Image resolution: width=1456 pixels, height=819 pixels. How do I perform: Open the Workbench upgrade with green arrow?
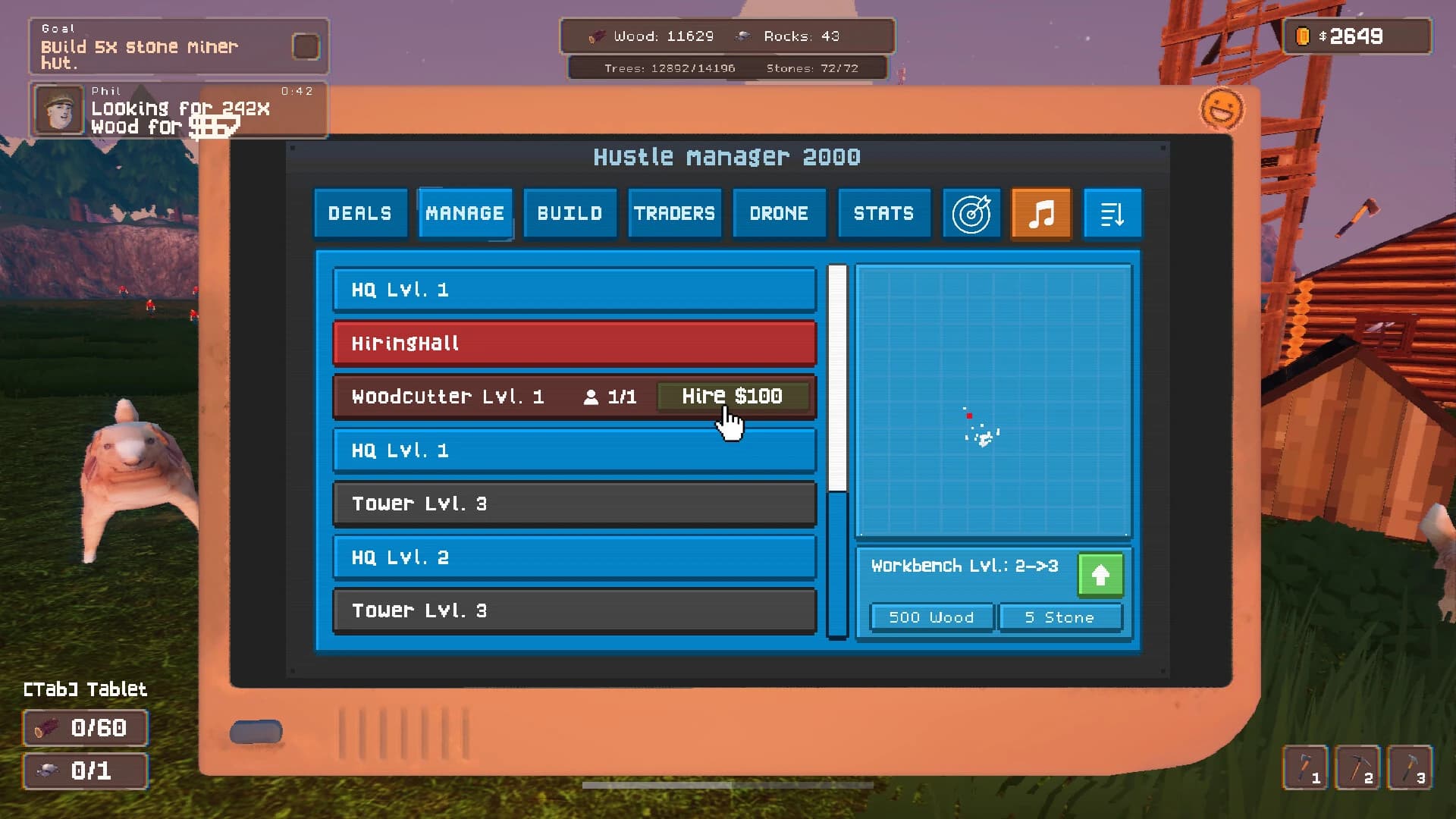click(1100, 575)
